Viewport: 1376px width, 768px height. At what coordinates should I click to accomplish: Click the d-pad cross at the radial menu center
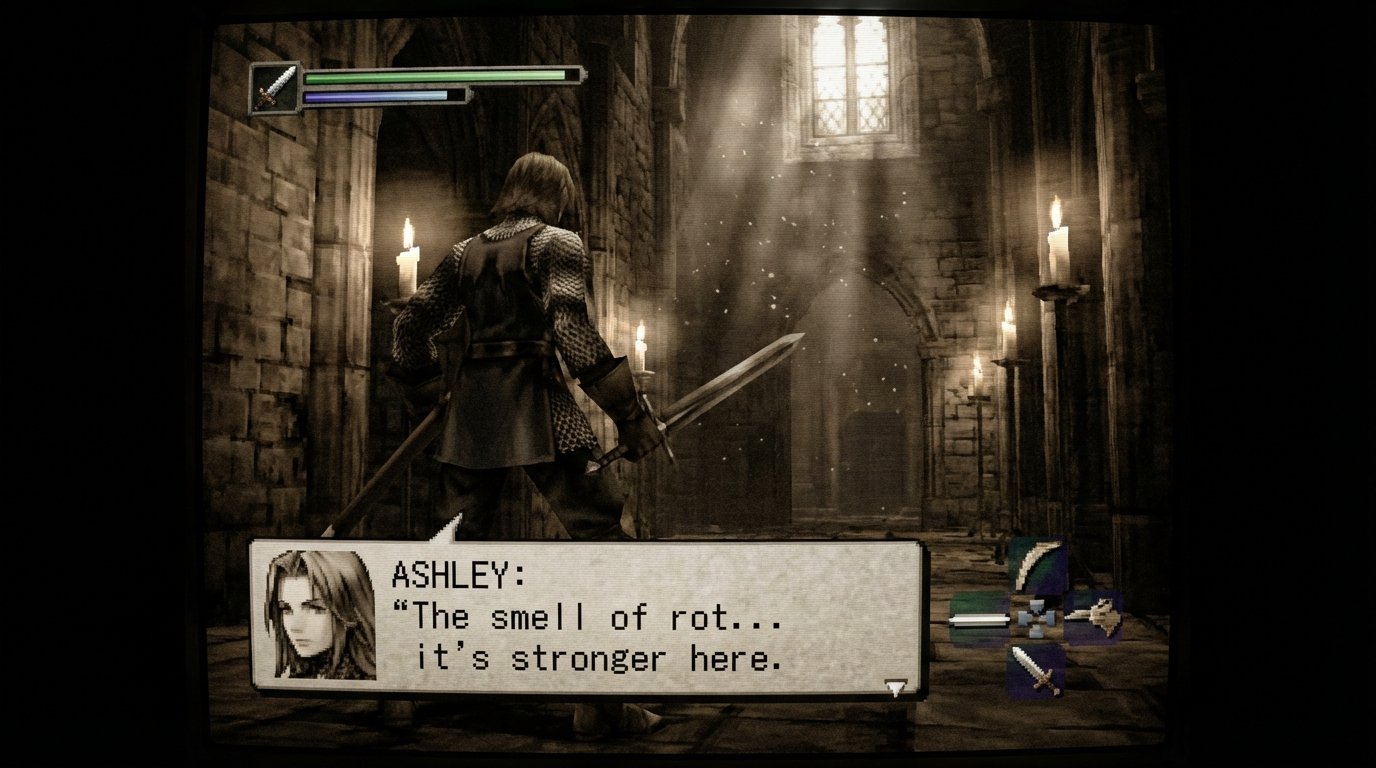1036,619
